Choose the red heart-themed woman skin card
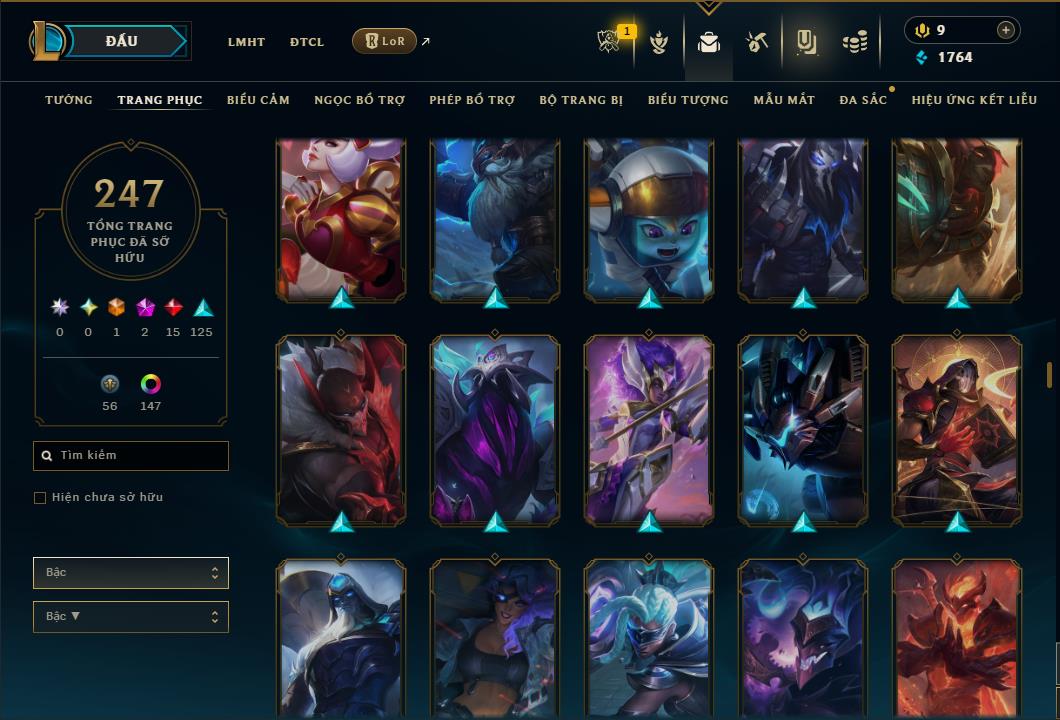 click(341, 220)
